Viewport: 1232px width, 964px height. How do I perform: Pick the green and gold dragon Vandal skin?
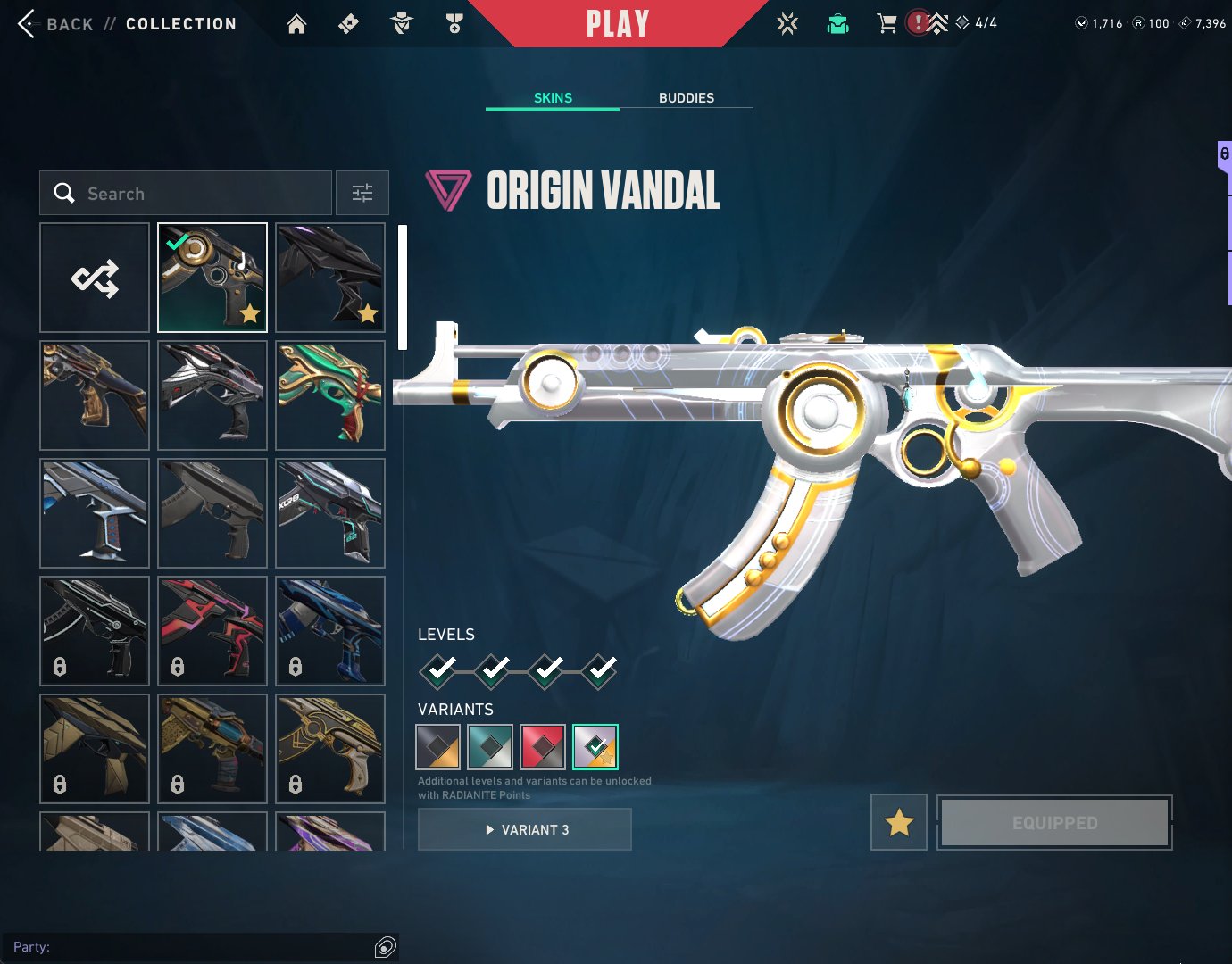330,395
